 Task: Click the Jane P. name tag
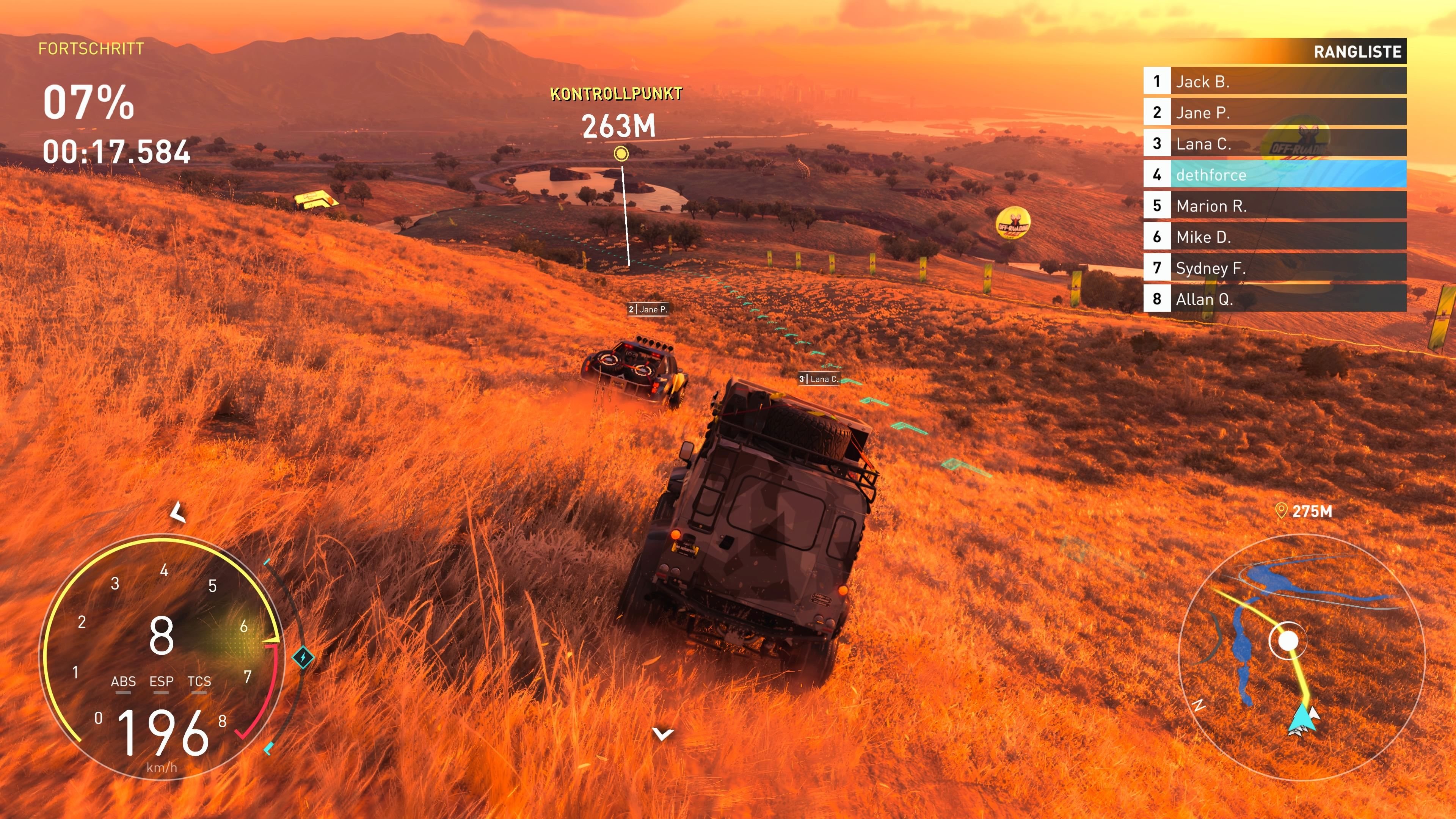click(x=648, y=309)
